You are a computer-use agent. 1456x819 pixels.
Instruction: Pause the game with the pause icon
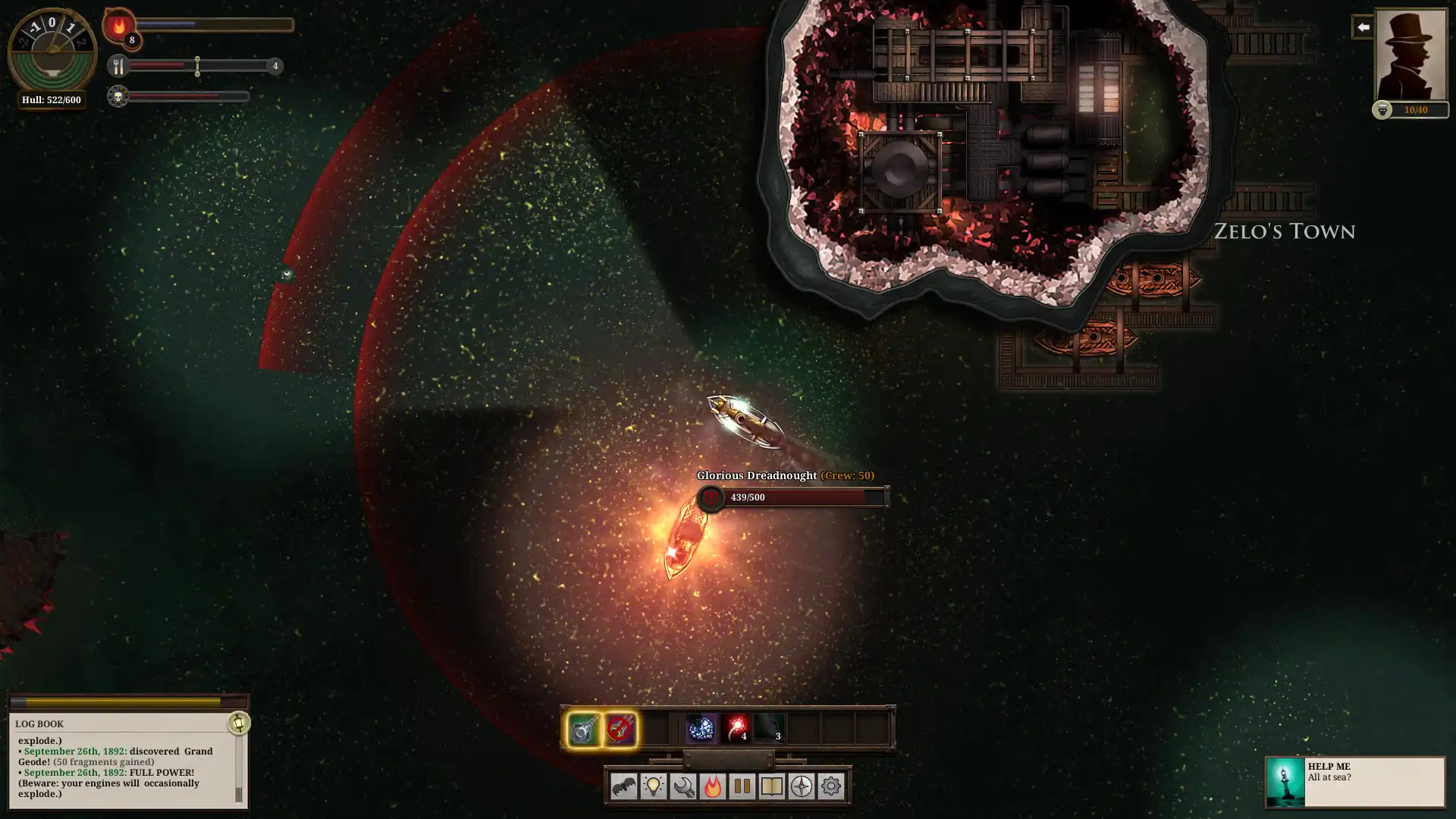(741, 787)
